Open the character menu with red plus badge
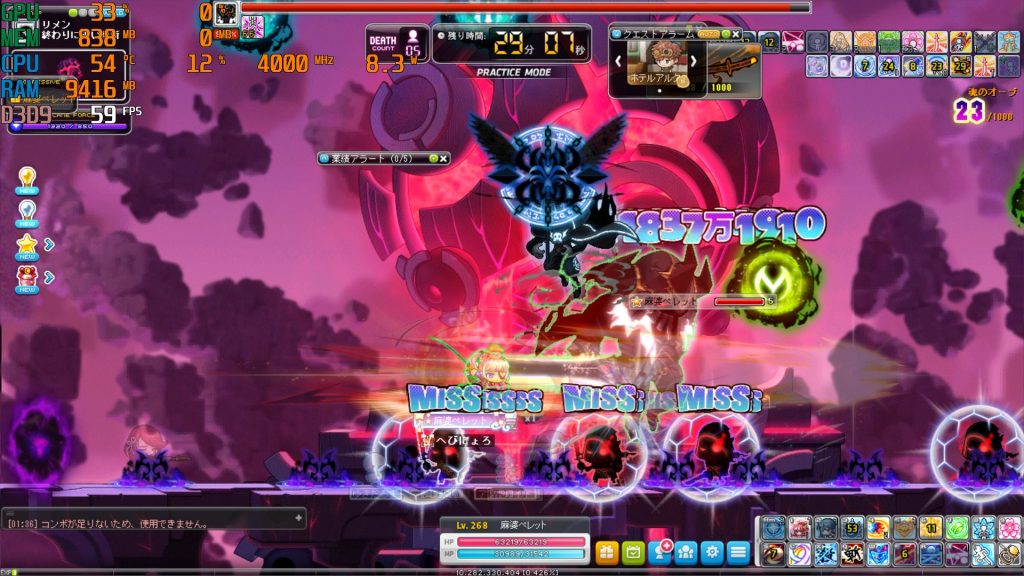The width and height of the screenshot is (1024, 576). tap(660, 551)
